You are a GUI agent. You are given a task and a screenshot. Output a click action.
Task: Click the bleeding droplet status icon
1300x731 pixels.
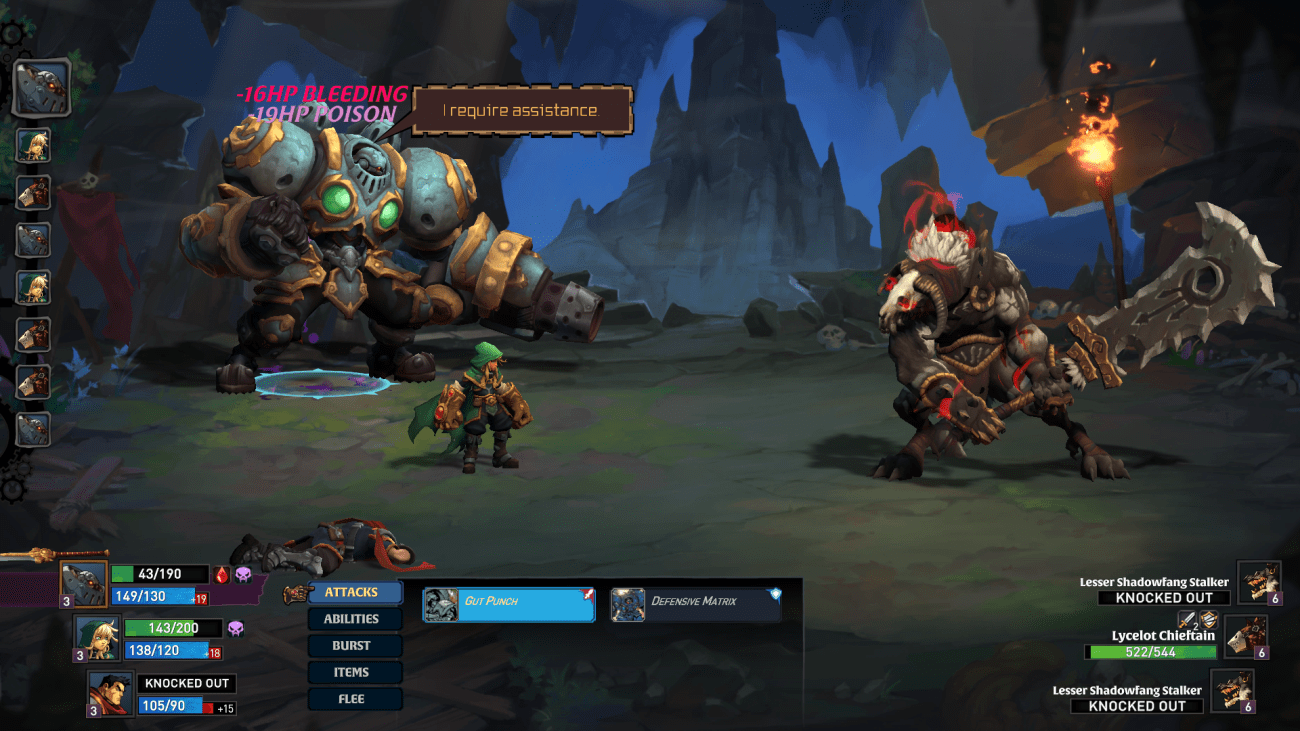pyautogui.click(x=220, y=572)
